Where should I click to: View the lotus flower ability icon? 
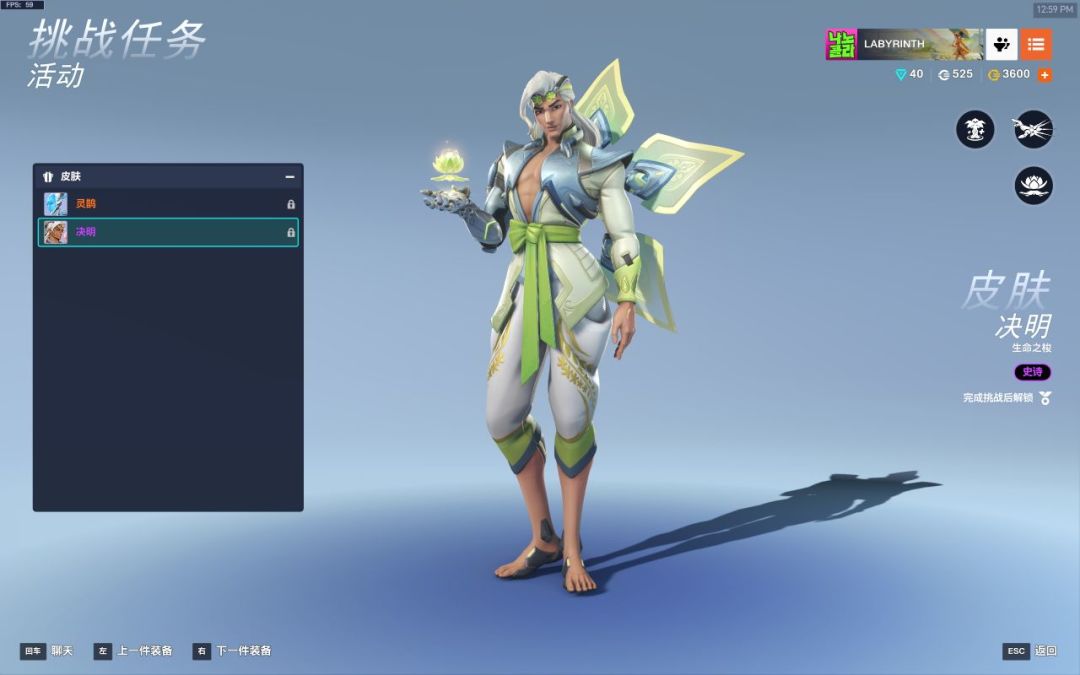(x=1033, y=186)
